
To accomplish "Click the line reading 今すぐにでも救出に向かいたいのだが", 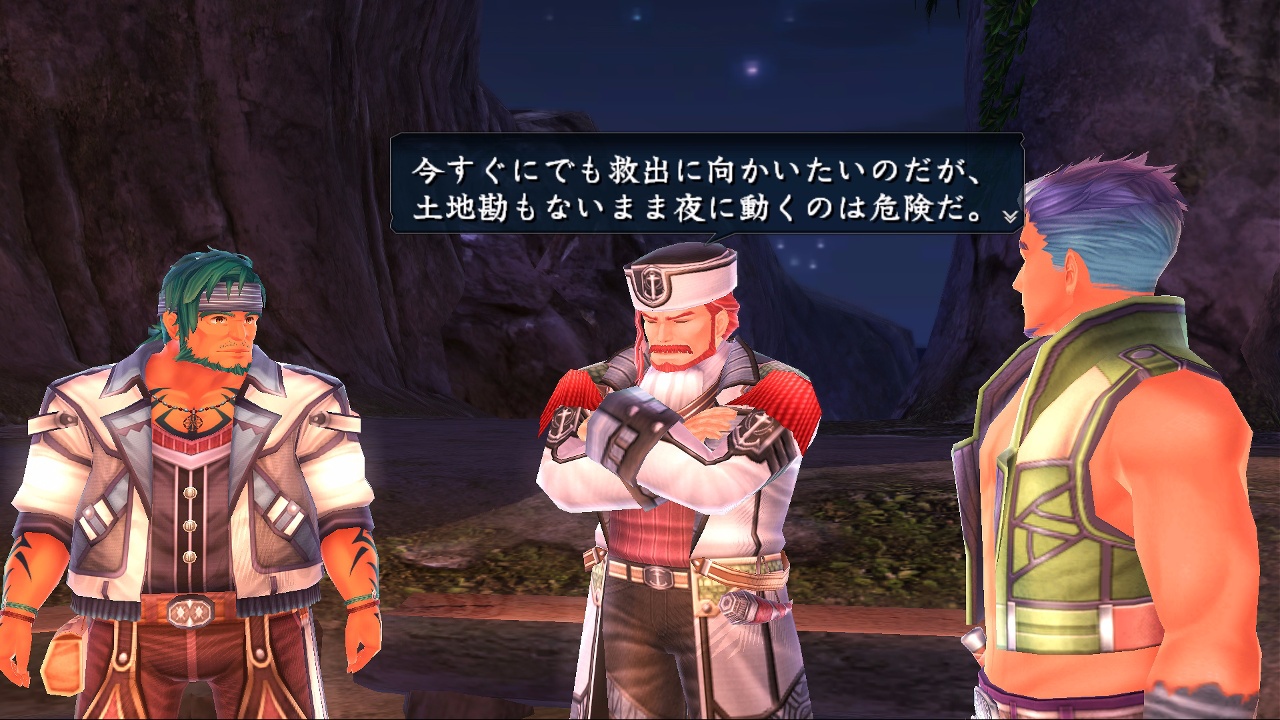I will pos(700,167).
